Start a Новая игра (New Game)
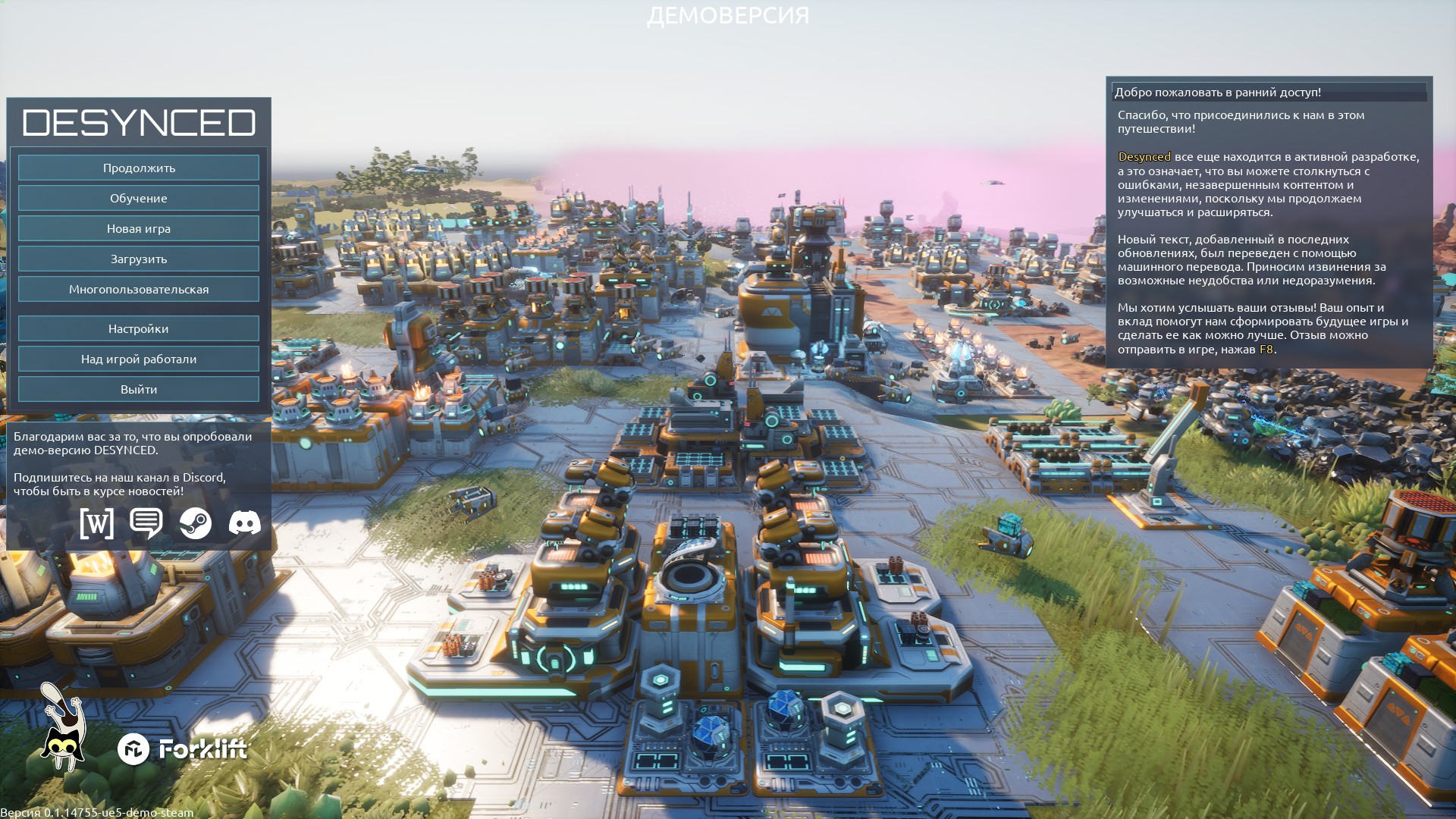The image size is (1456, 819). pos(139,228)
